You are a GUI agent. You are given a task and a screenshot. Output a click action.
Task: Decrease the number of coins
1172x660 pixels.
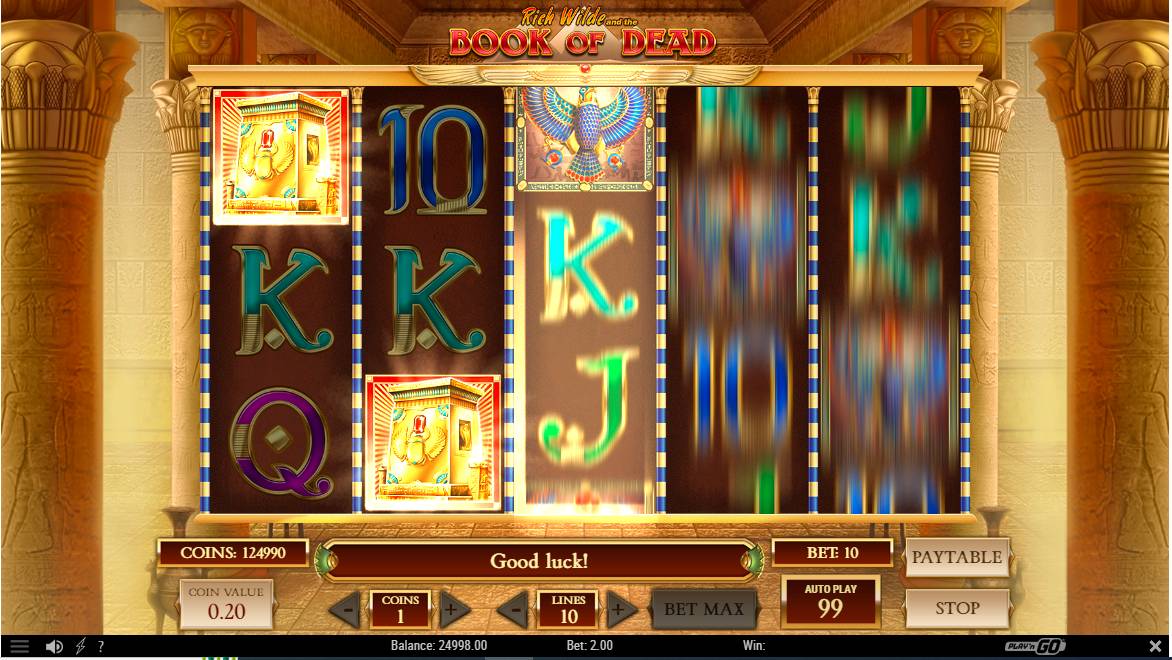click(x=347, y=608)
